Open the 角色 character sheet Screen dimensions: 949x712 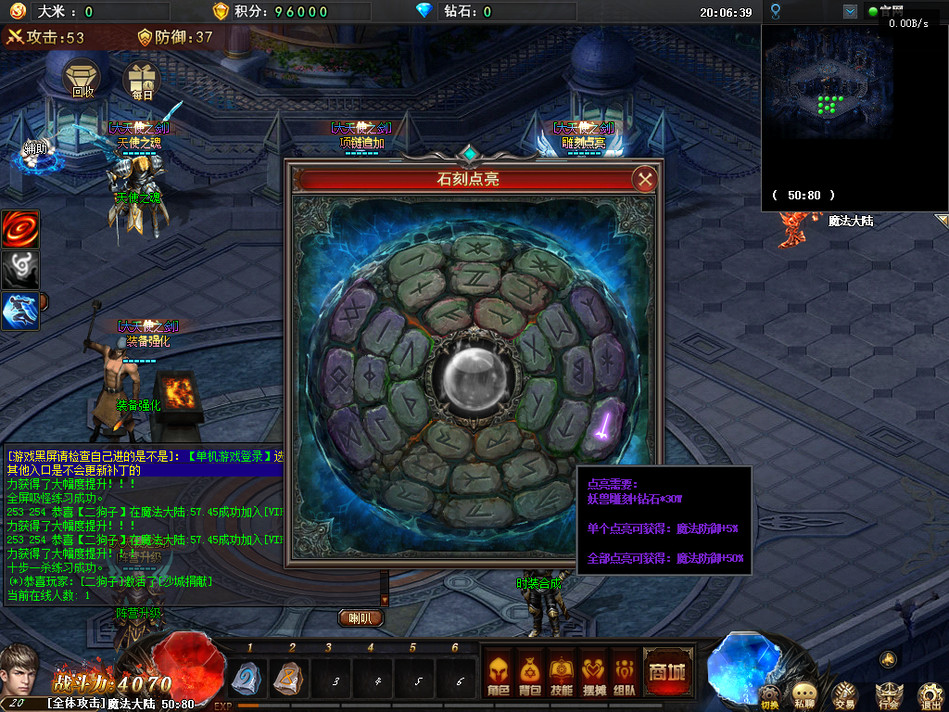(x=497, y=673)
